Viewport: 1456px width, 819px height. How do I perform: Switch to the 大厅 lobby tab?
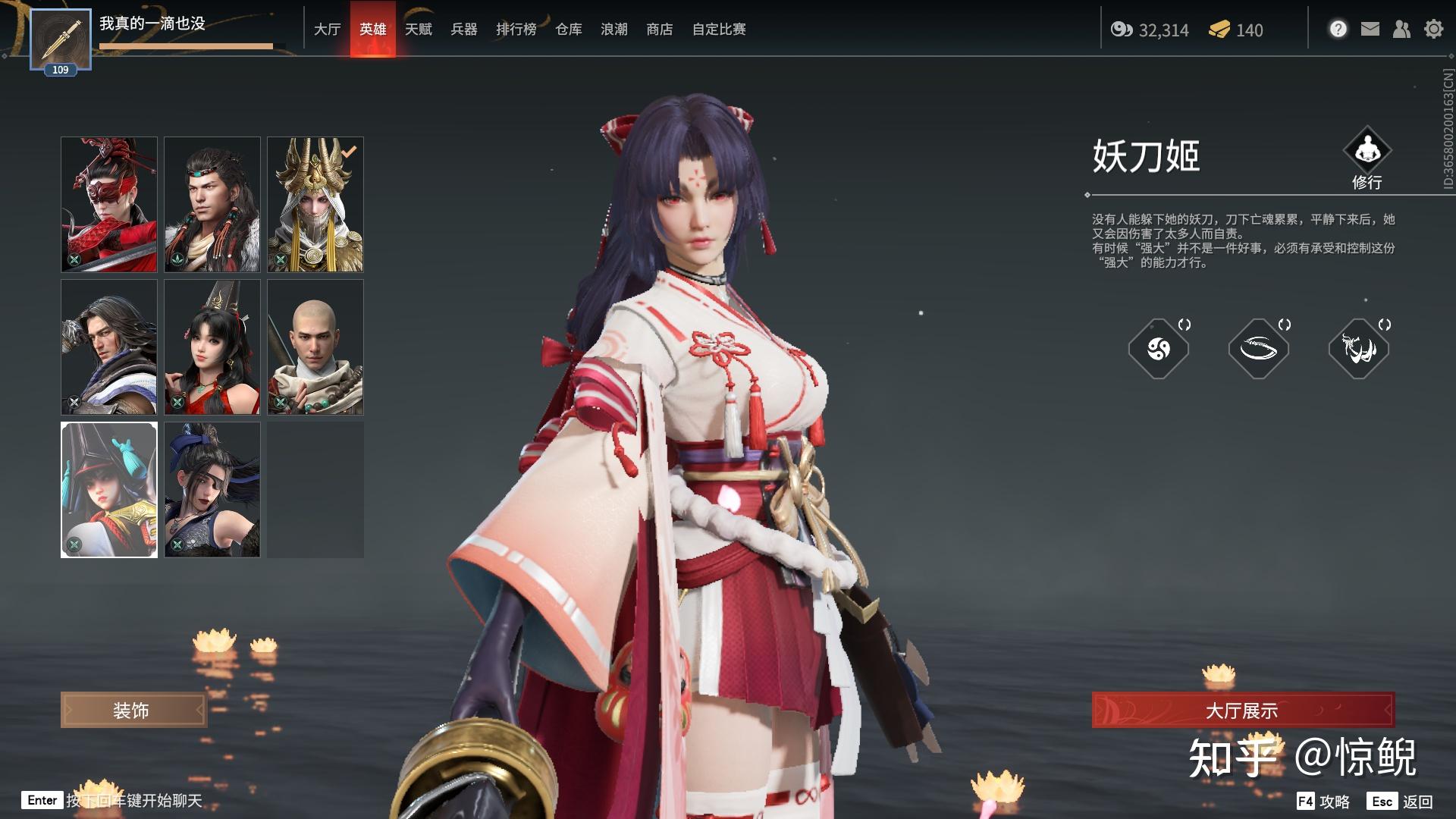click(327, 30)
